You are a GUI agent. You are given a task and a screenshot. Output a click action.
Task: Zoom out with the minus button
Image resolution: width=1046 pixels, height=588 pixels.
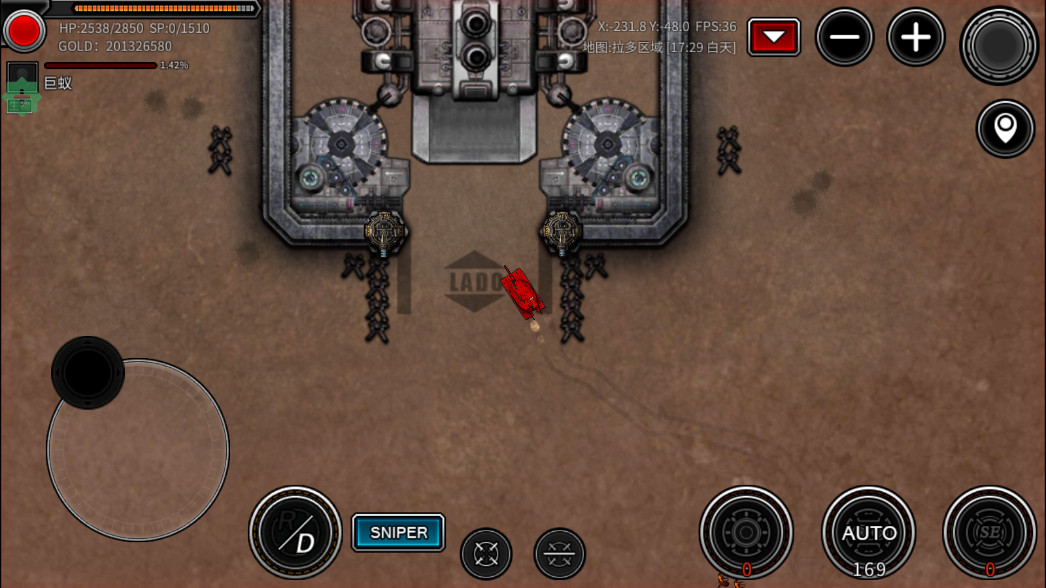(844, 38)
